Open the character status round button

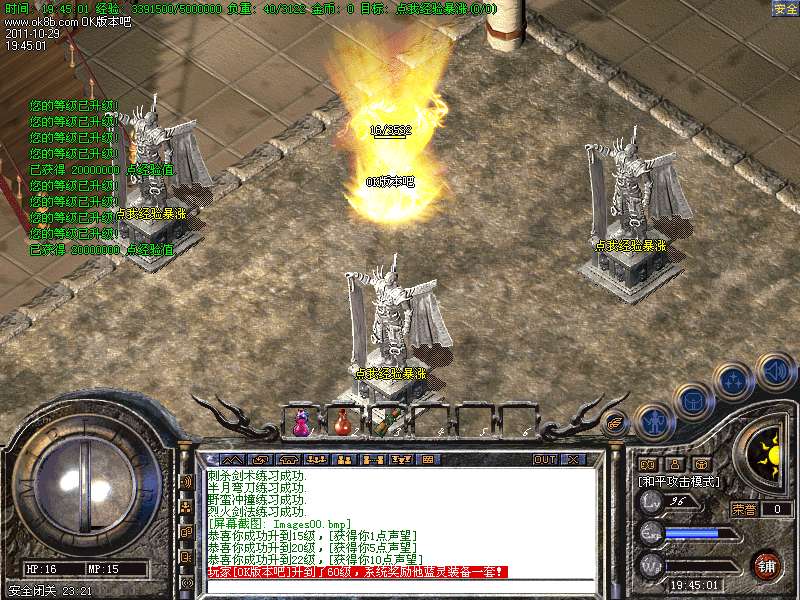pos(654,423)
